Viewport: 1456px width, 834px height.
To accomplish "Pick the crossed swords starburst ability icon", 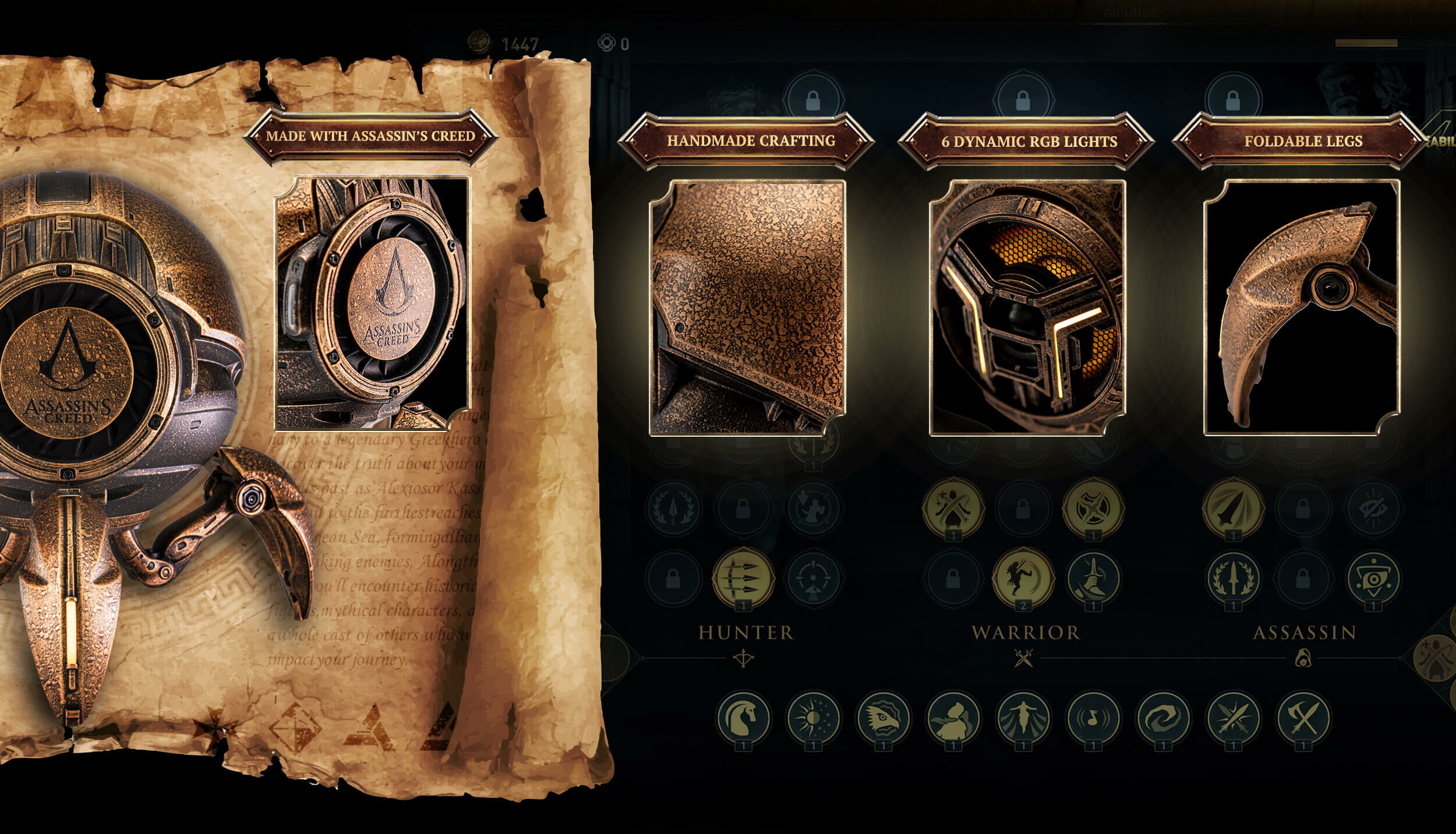I will pos(1233,718).
